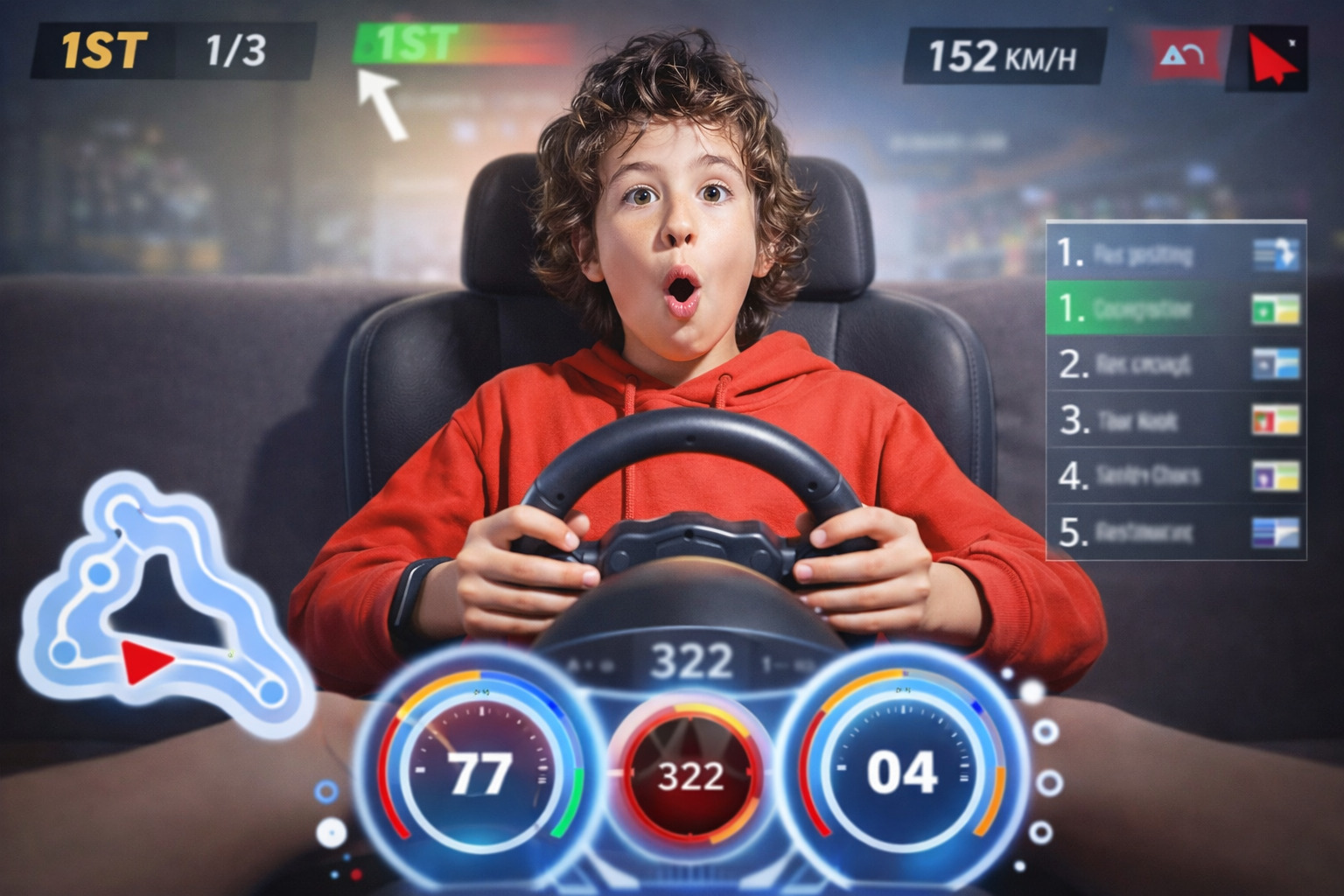The image size is (1344, 896).
Task: Click the red triangle and curved arrow button
Action: [x=1185, y=56]
